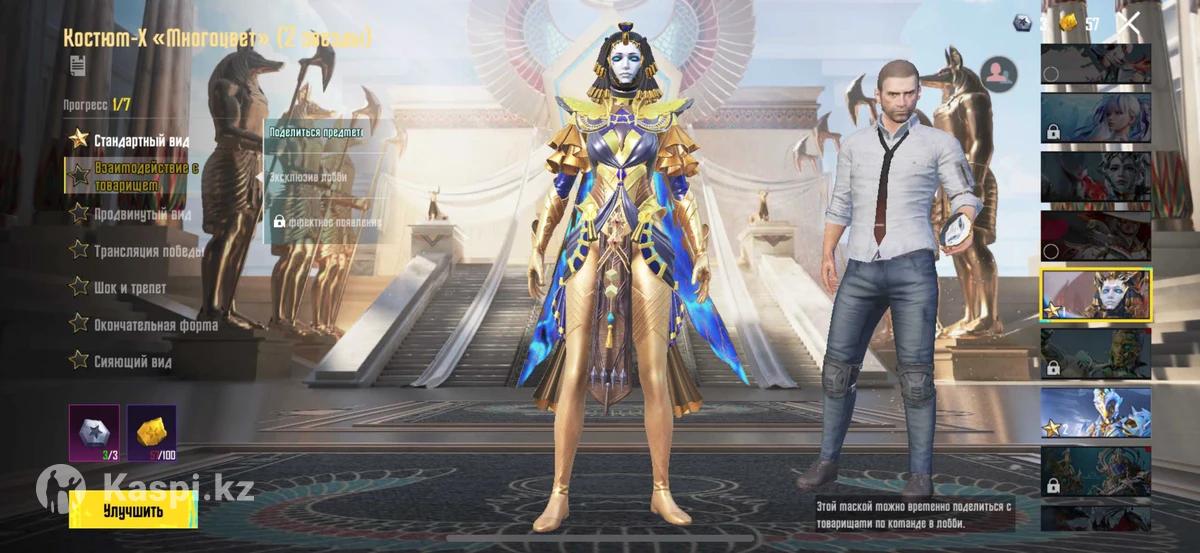The image size is (1200, 553).
Task: Select Трансляция победы stage
Action: [x=148, y=251]
